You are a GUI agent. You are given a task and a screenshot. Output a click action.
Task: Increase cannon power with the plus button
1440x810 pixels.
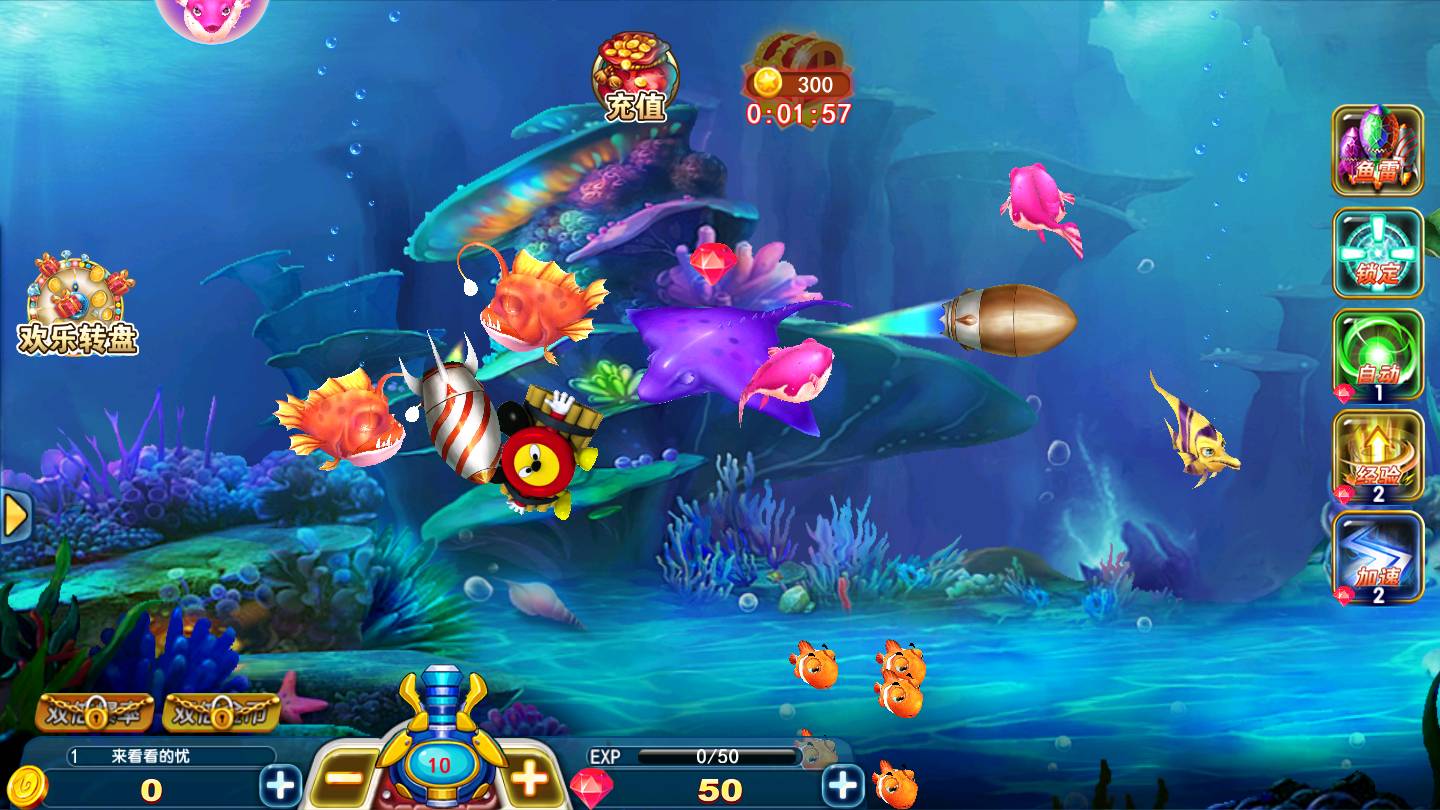pos(529,778)
